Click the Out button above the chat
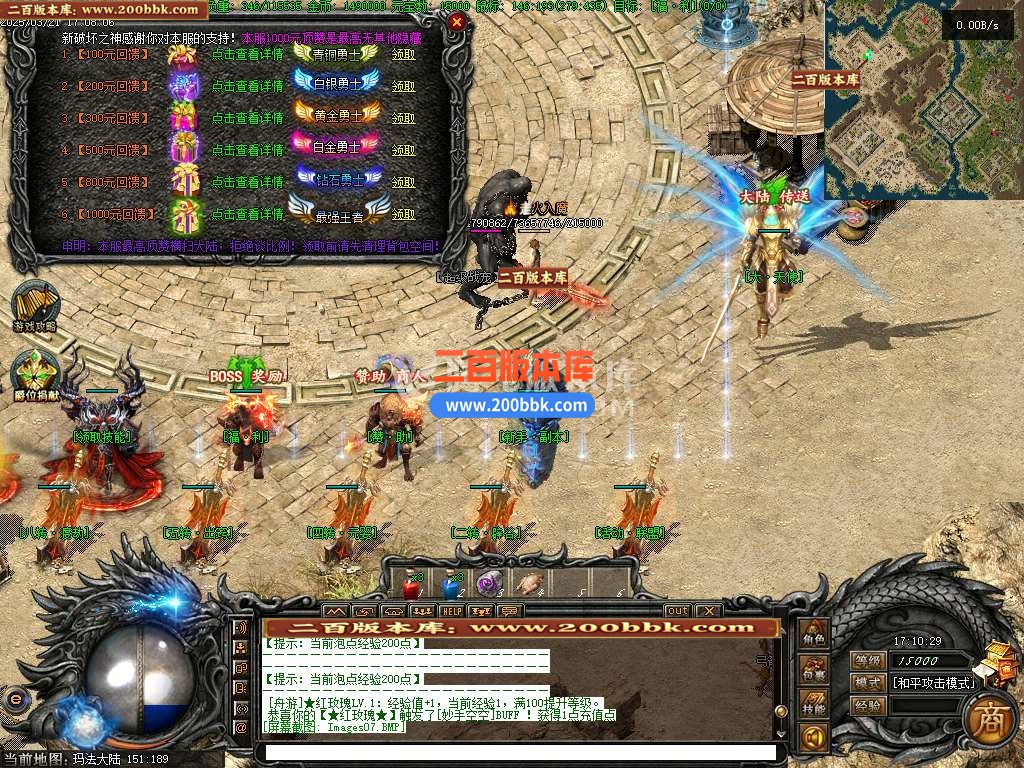Viewport: 1024px width, 768px height. 677,610
